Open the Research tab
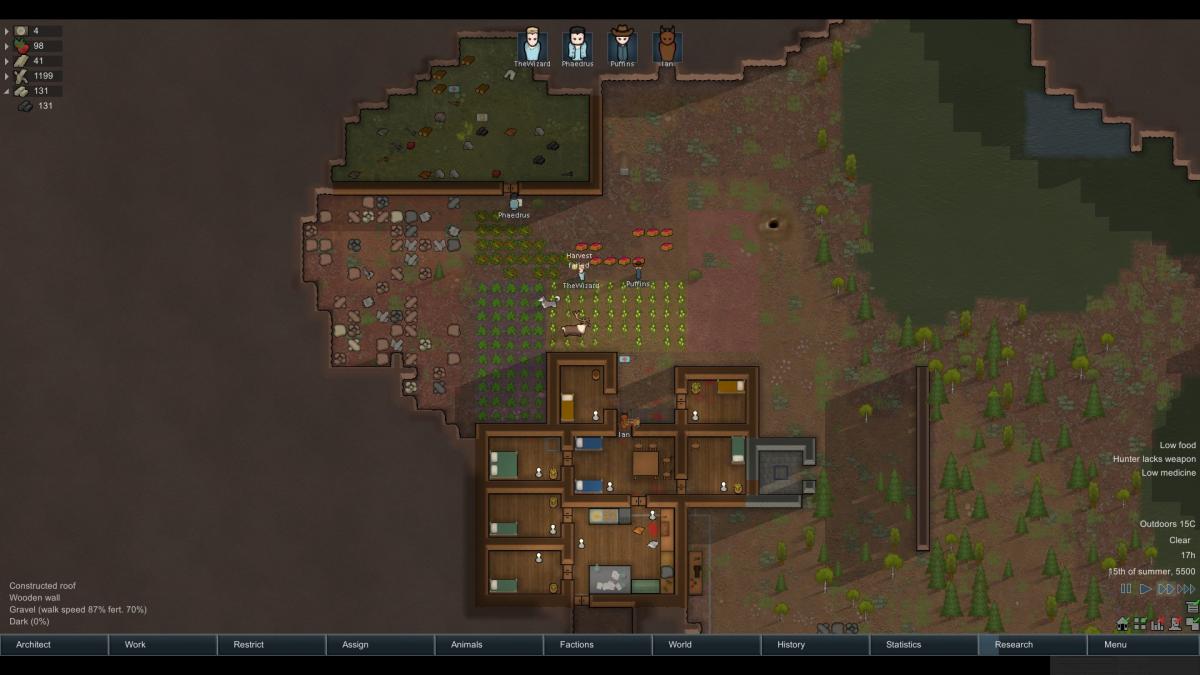Viewport: 1200px width, 675px height. pyautogui.click(x=1035, y=645)
